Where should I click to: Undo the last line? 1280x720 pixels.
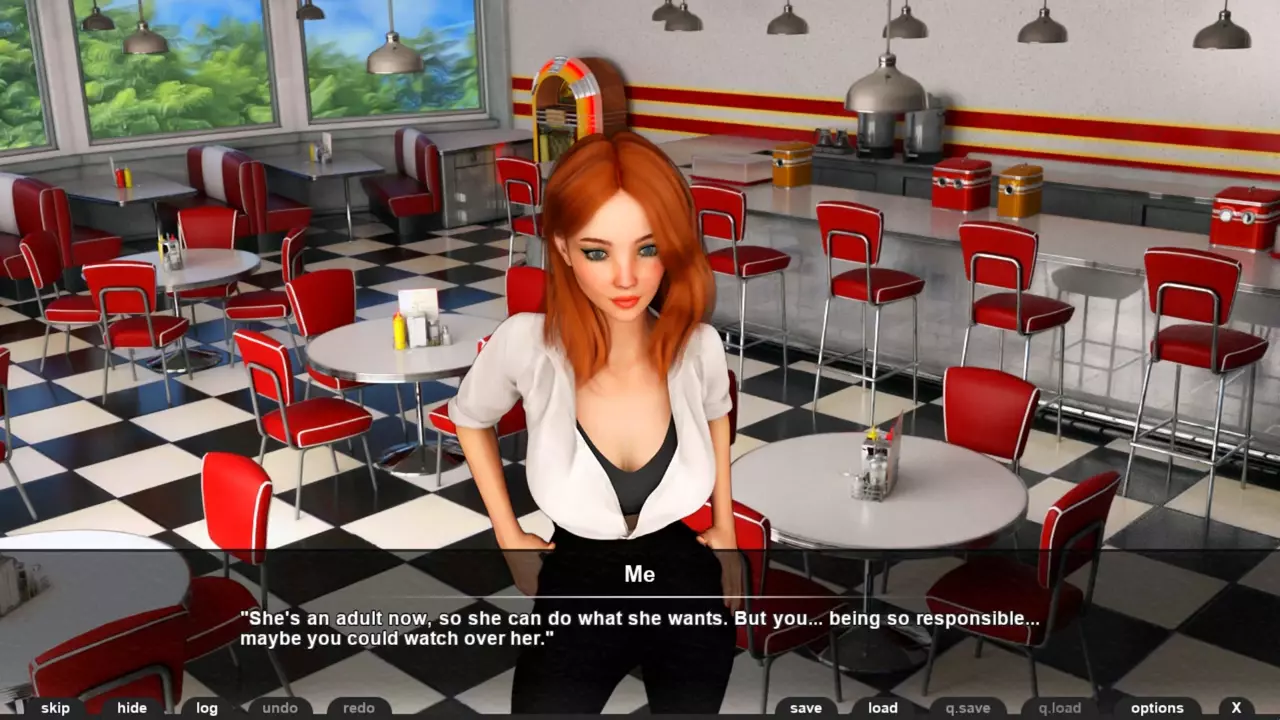[280, 708]
